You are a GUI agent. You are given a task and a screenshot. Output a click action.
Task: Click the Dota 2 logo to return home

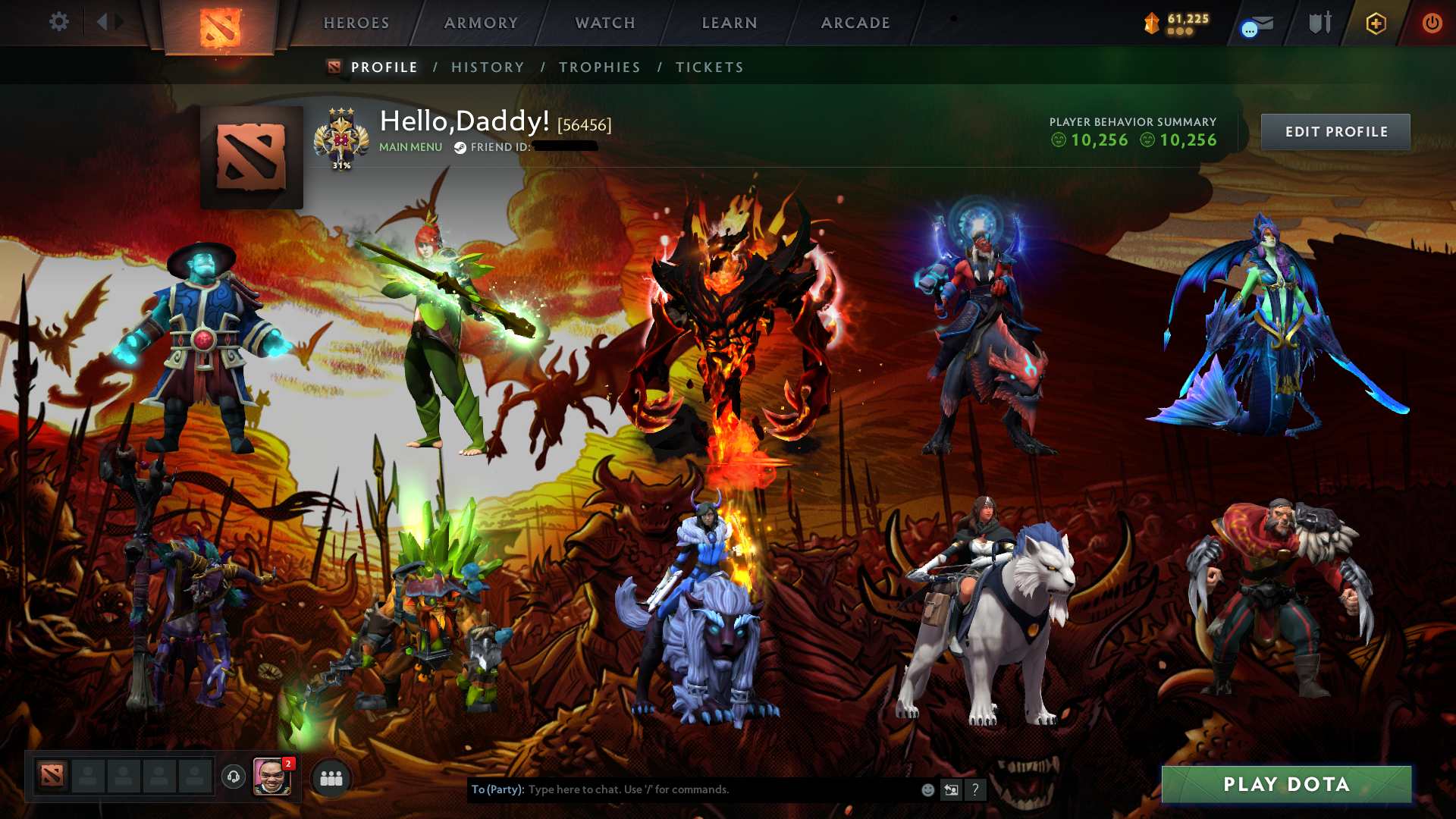point(220,23)
